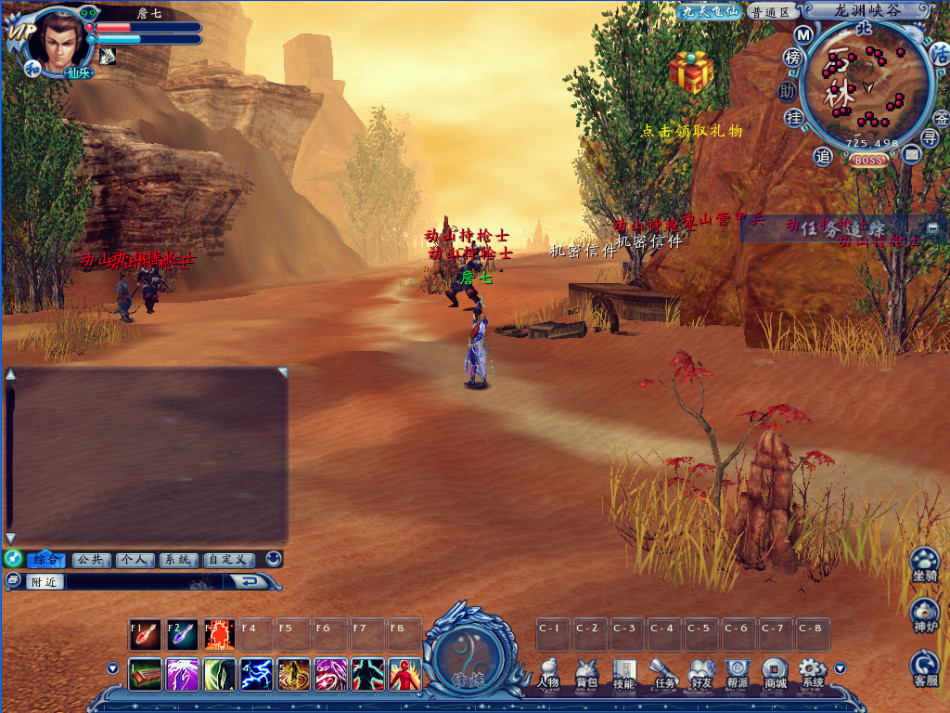Open the world map with M button
The width and height of the screenshot is (950, 713).
click(x=802, y=35)
